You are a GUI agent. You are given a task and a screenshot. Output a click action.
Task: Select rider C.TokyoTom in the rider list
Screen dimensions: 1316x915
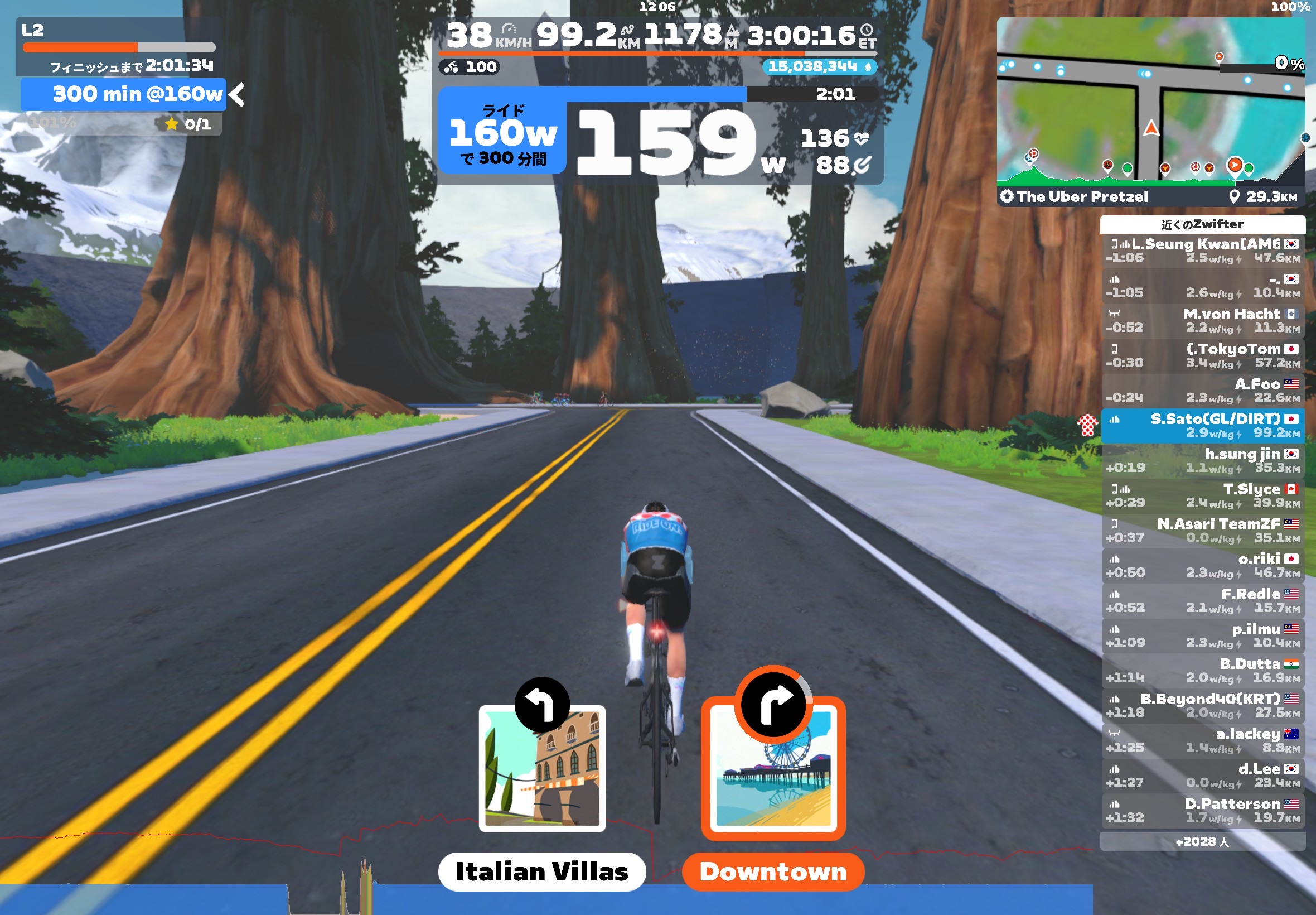click(1202, 355)
